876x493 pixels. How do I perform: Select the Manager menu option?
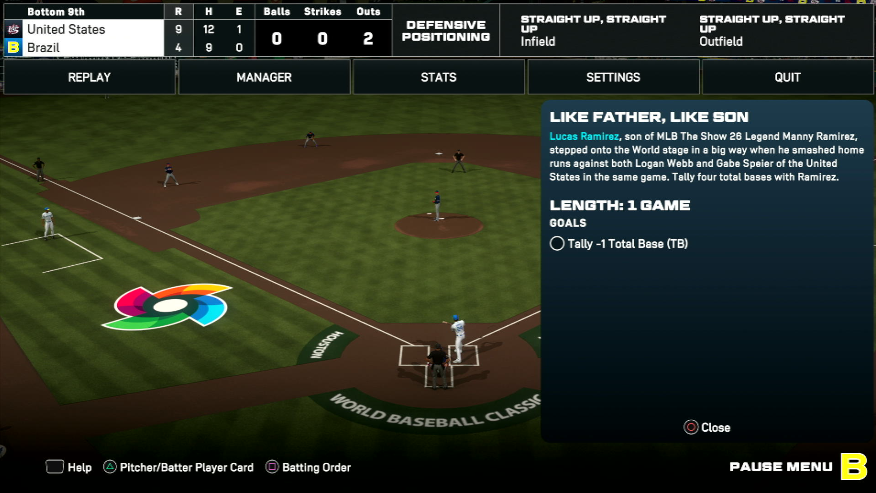pos(264,77)
